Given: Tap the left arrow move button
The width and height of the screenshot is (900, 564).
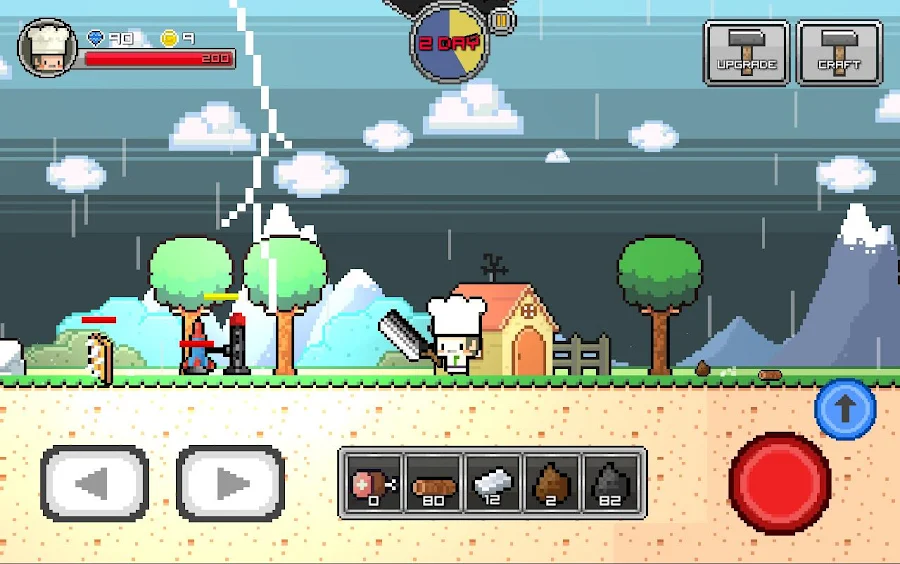Looking at the screenshot, I should 94,484.
